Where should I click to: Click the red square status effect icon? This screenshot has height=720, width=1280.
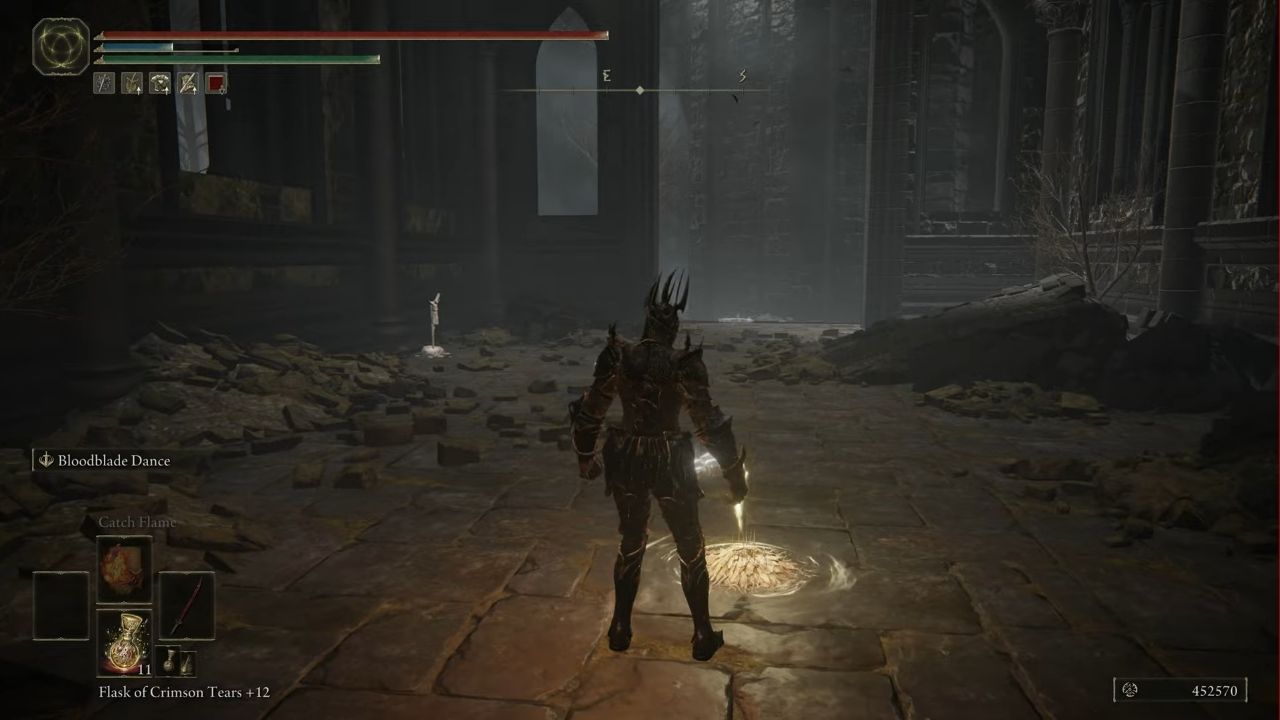(215, 83)
